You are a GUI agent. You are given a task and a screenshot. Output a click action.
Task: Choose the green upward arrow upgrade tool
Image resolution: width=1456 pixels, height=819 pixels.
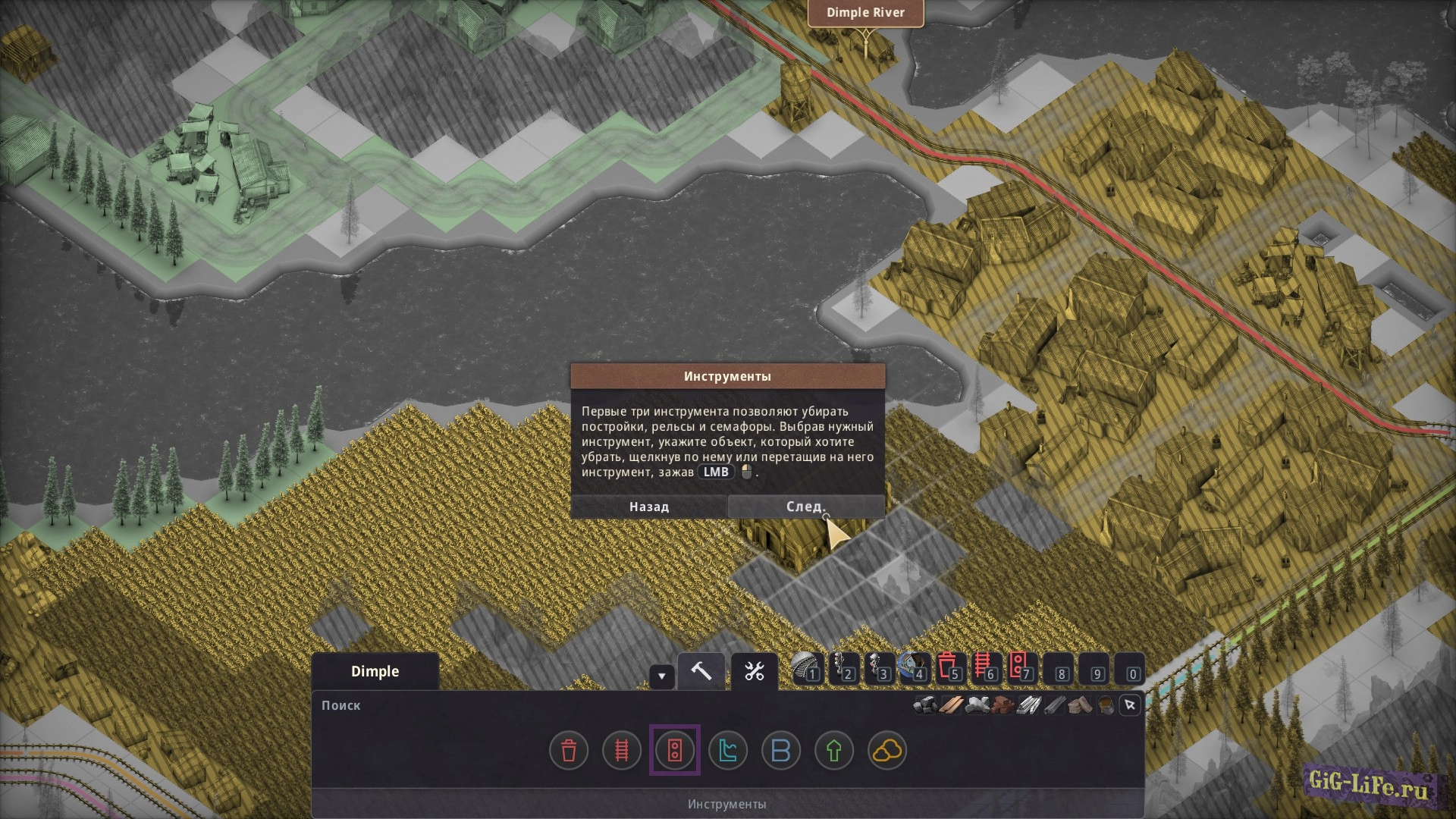[834, 751]
